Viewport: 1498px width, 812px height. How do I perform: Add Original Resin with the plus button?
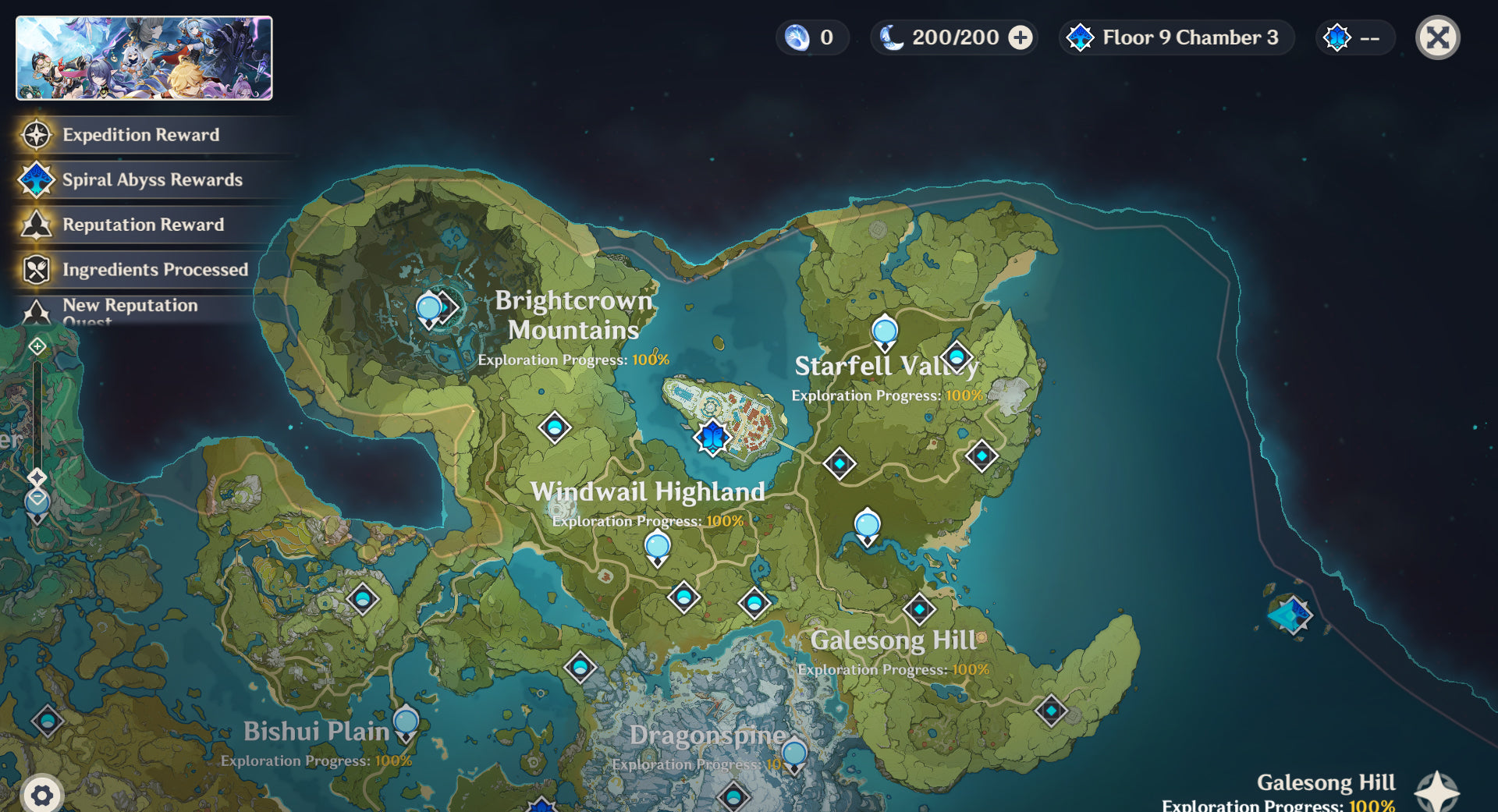pos(1021,37)
